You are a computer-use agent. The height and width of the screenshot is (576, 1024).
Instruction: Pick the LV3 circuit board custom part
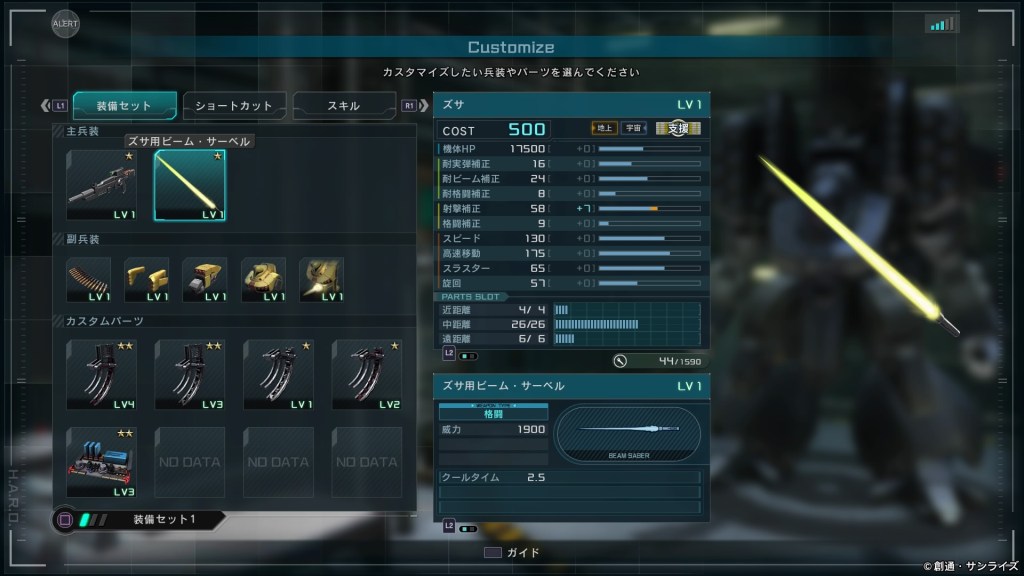[x=101, y=462]
